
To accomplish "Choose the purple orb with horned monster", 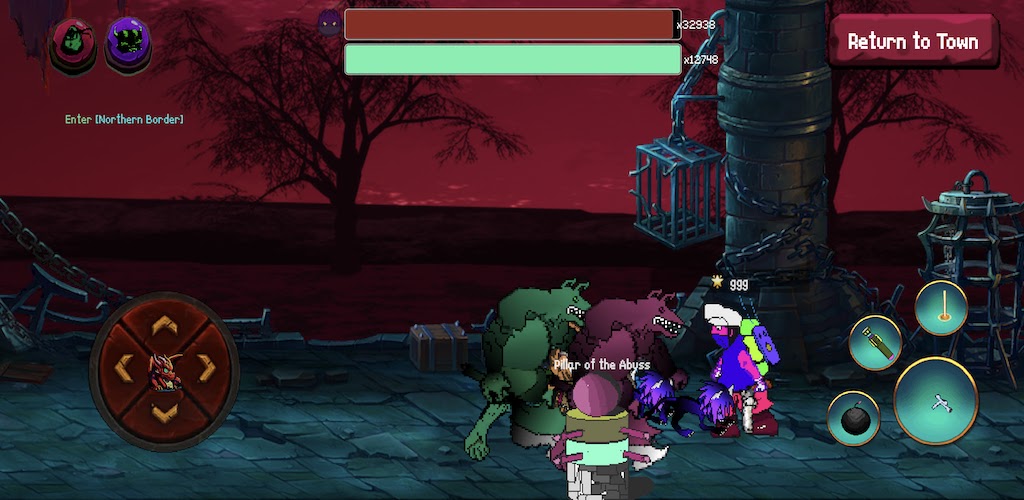I will [x=128, y=42].
